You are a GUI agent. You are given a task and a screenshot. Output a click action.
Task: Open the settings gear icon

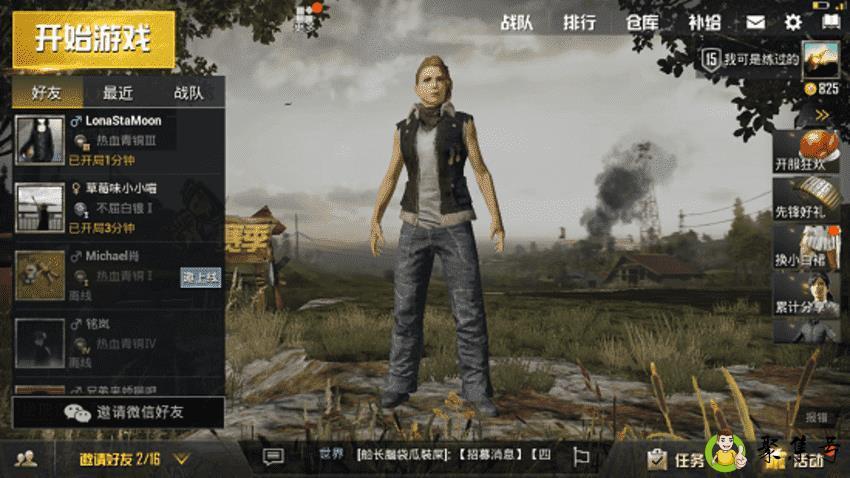[x=793, y=22]
